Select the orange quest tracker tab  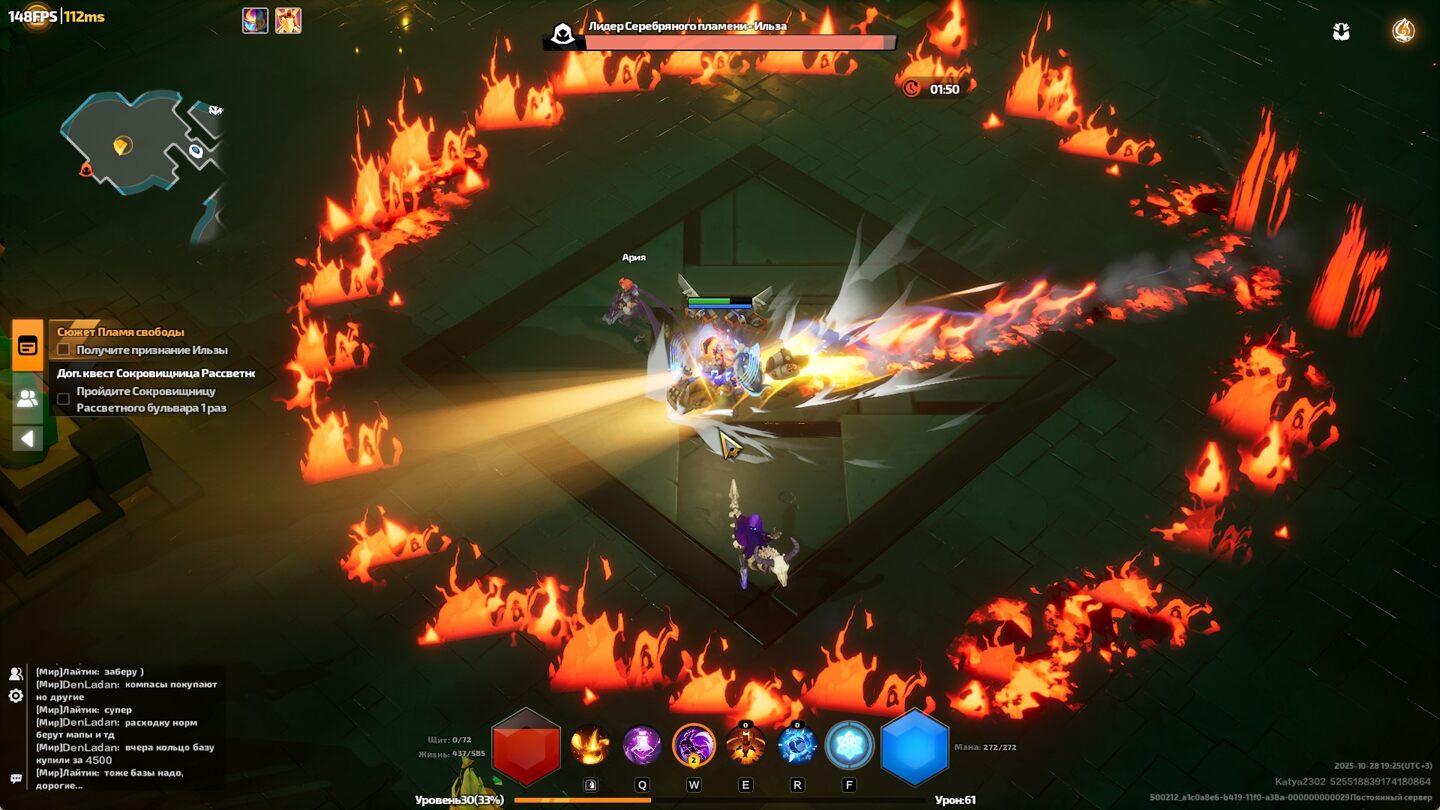[x=28, y=346]
